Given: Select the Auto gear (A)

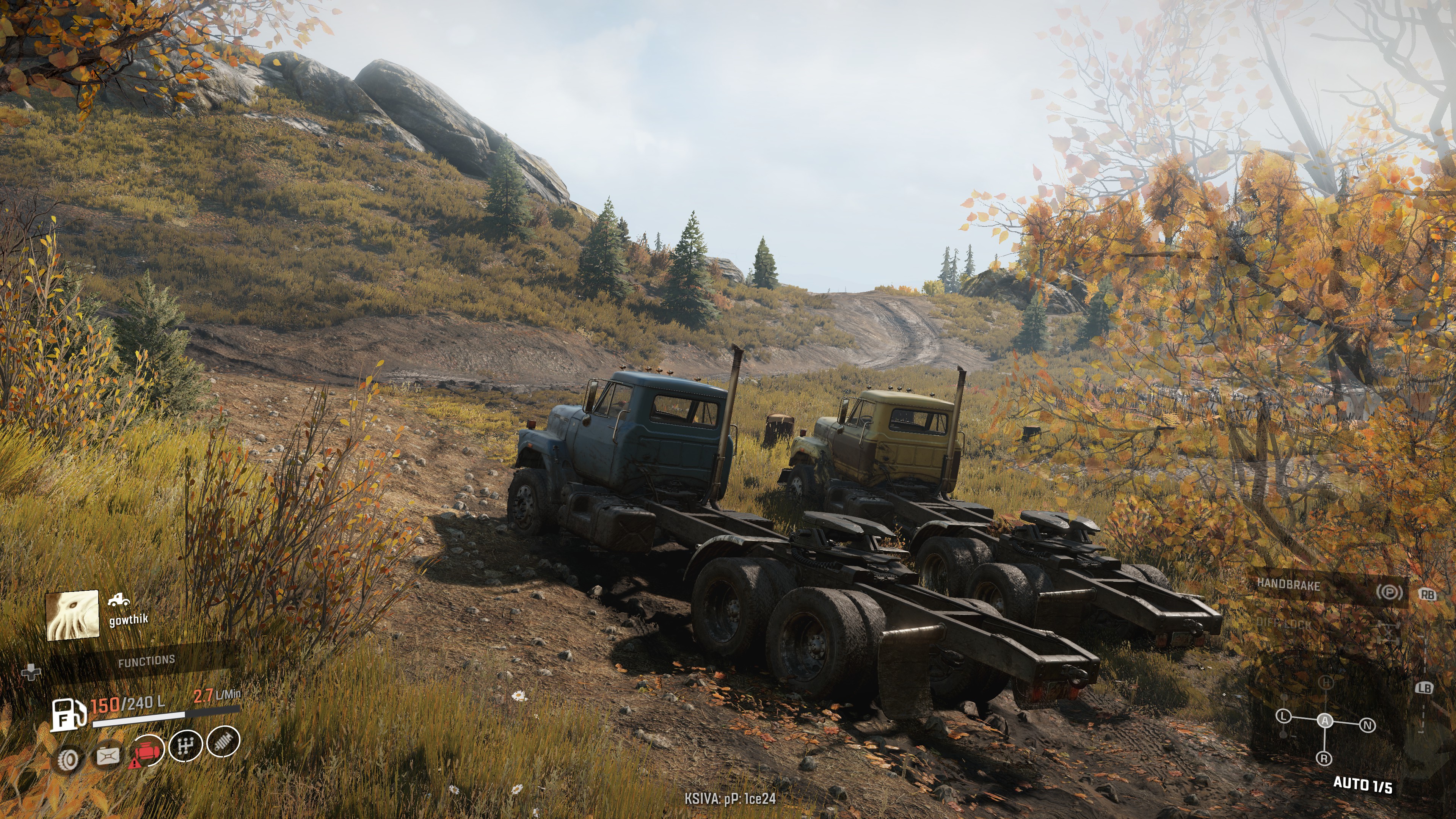Looking at the screenshot, I should coord(1325,721).
